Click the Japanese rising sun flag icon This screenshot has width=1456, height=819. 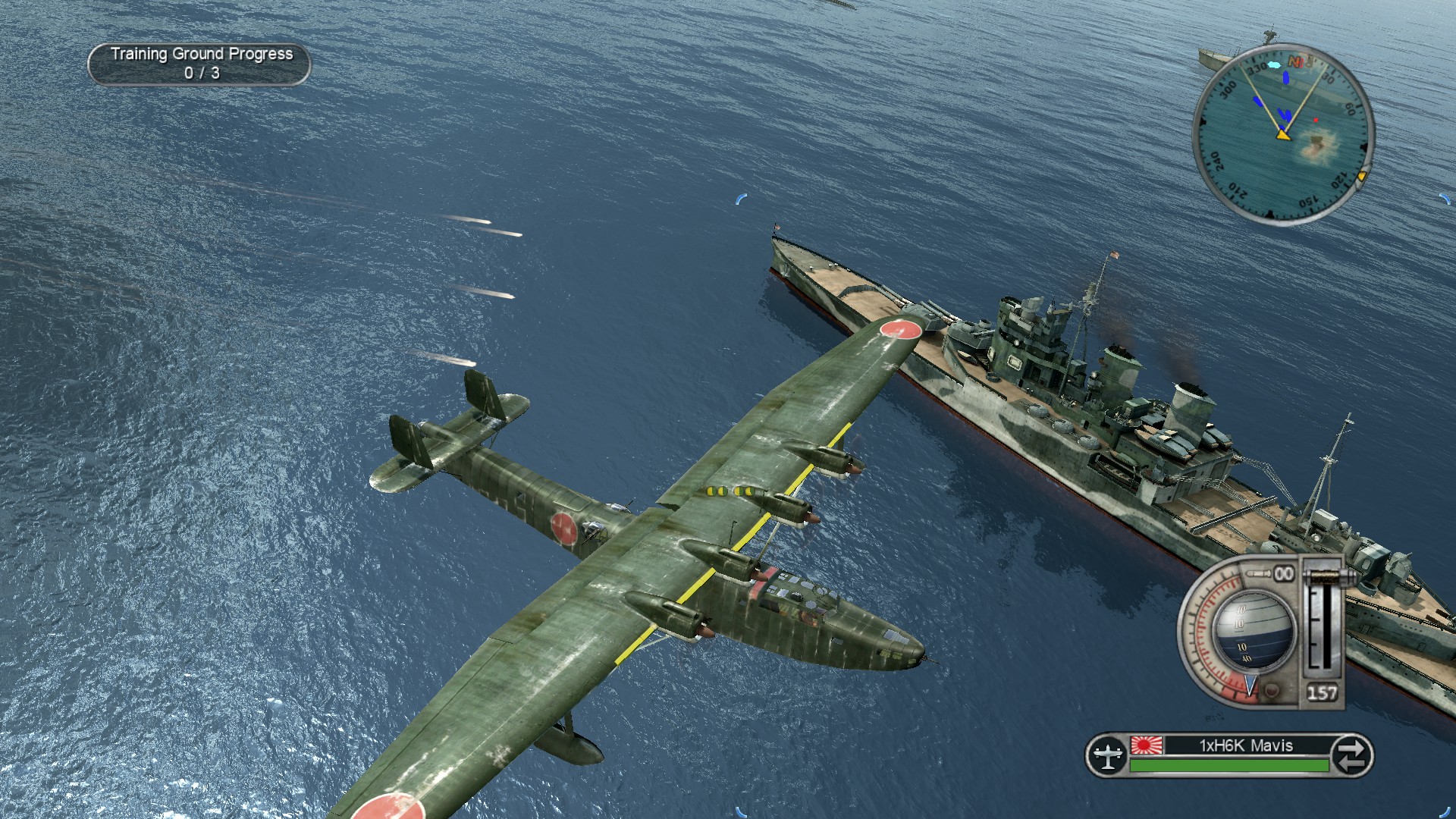1146,745
